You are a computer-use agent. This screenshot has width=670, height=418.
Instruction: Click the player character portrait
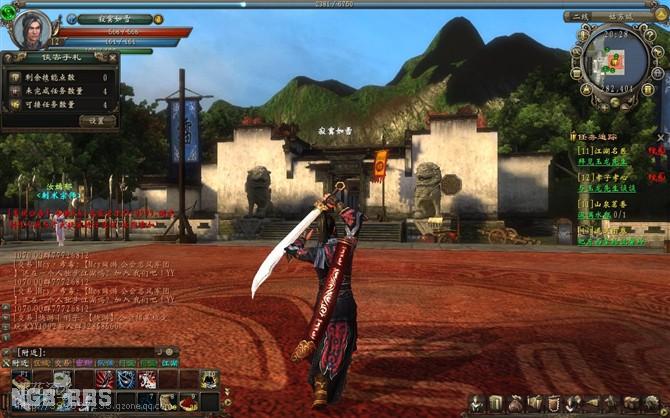[31, 28]
